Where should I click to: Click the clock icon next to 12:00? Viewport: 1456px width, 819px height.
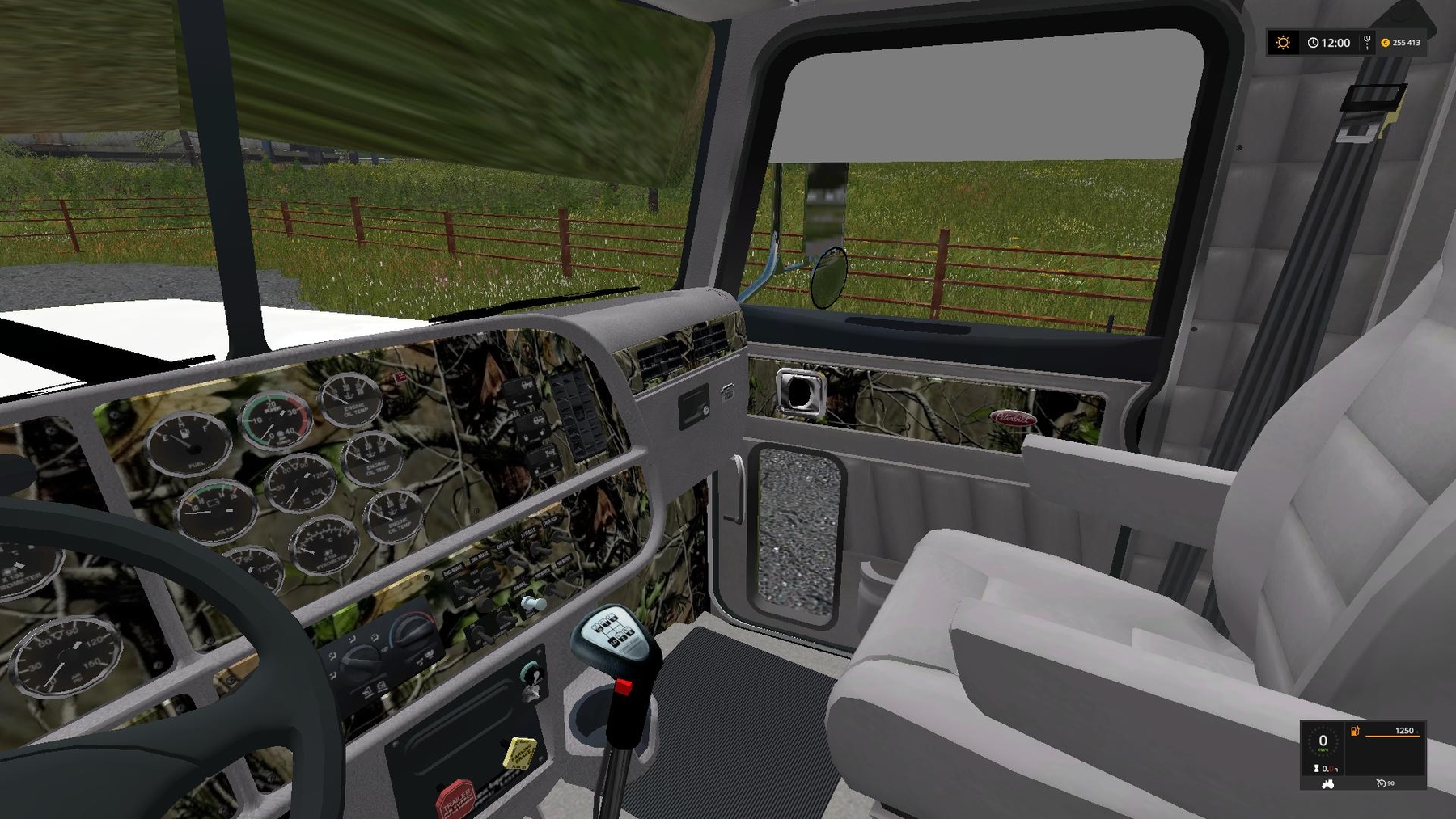coord(1313,43)
